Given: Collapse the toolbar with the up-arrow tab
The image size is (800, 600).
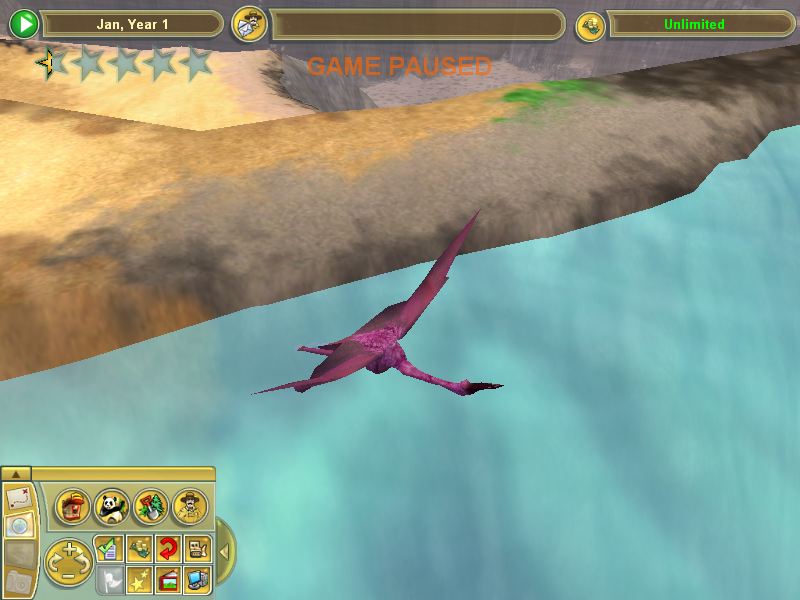Looking at the screenshot, I should click(x=18, y=473).
